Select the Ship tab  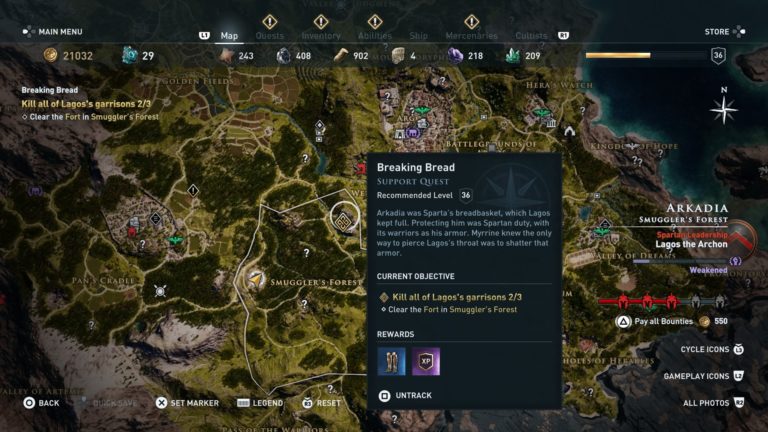point(420,36)
